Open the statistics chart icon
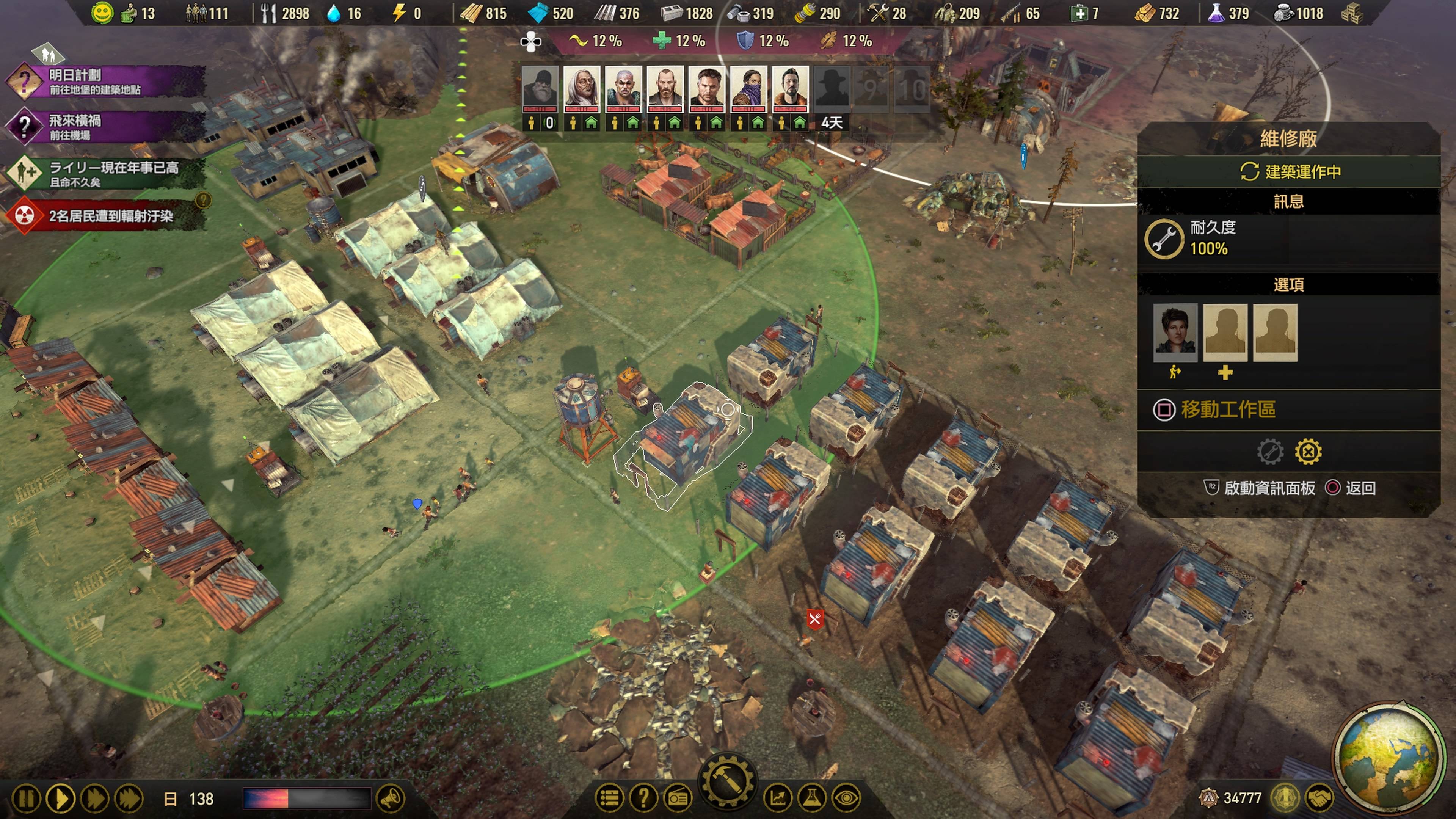This screenshot has height=819, width=1456. point(778,798)
